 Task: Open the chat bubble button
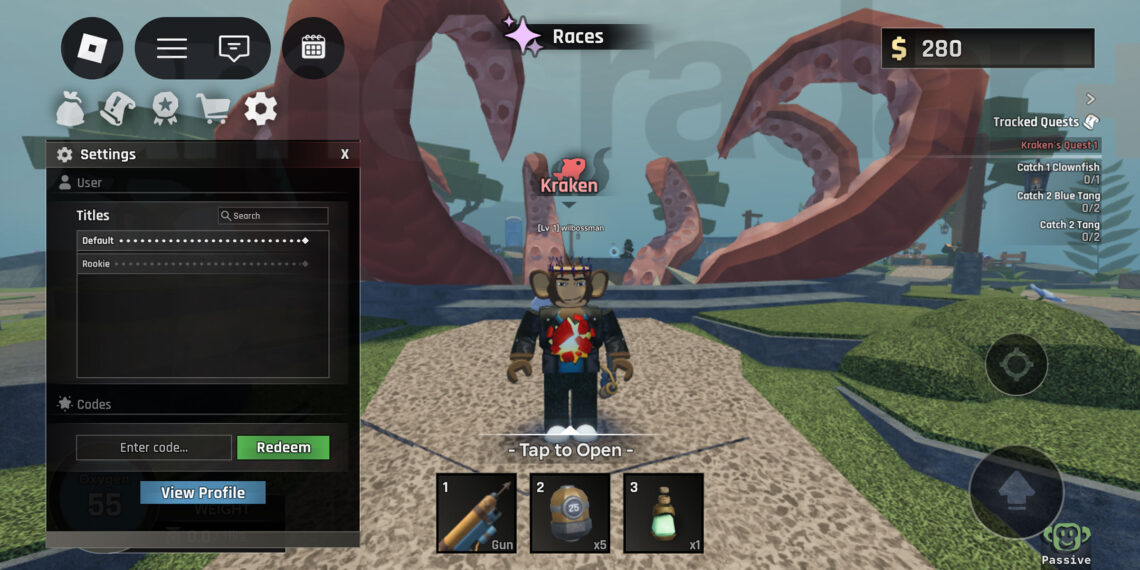234,48
